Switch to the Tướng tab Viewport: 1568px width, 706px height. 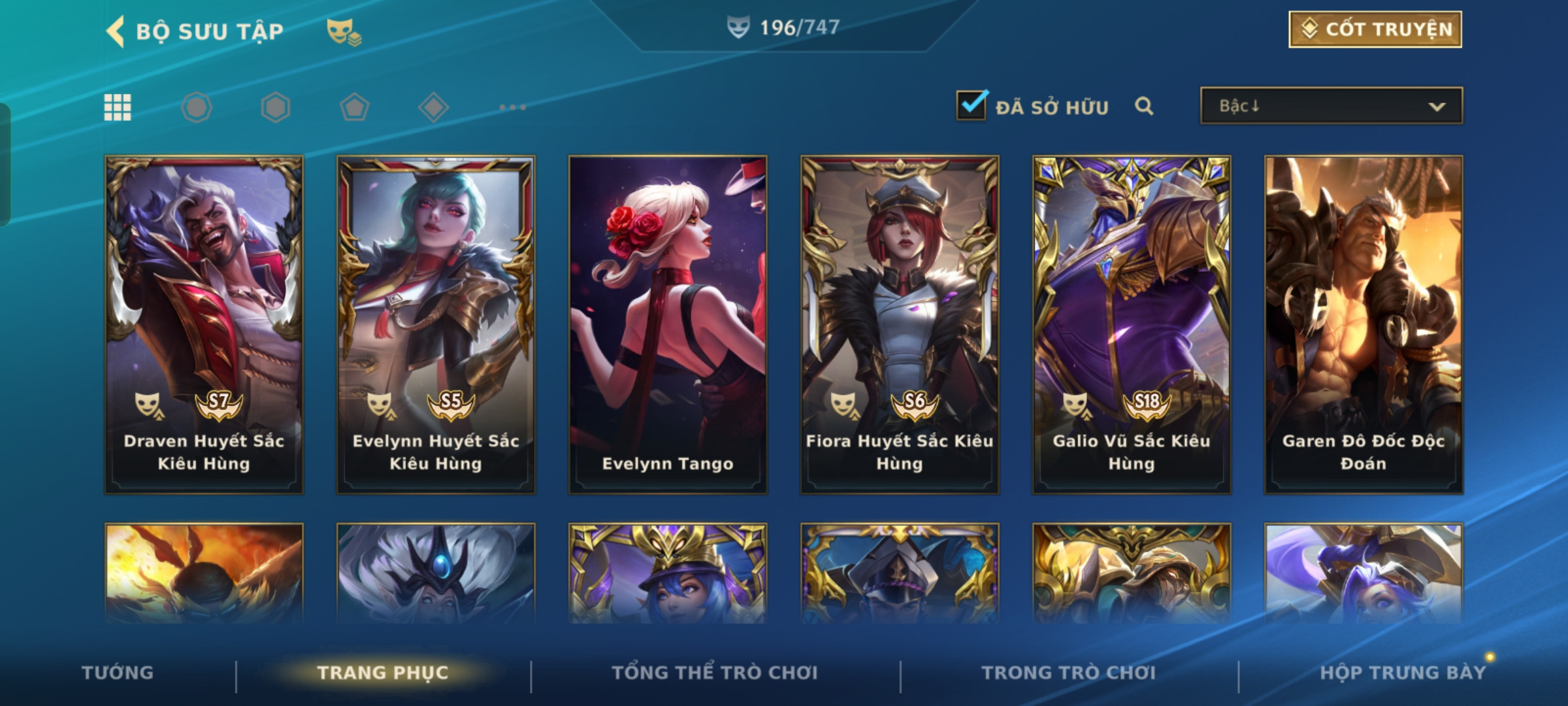click(118, 673)
